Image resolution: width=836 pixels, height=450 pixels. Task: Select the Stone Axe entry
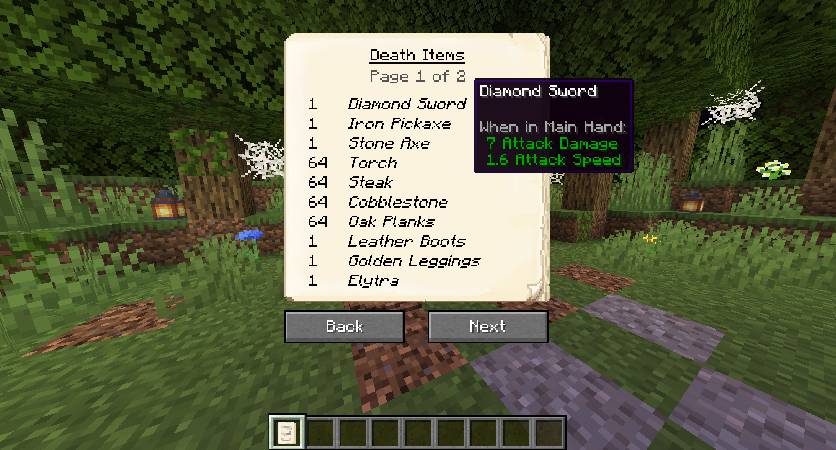(x=388, y=143)
